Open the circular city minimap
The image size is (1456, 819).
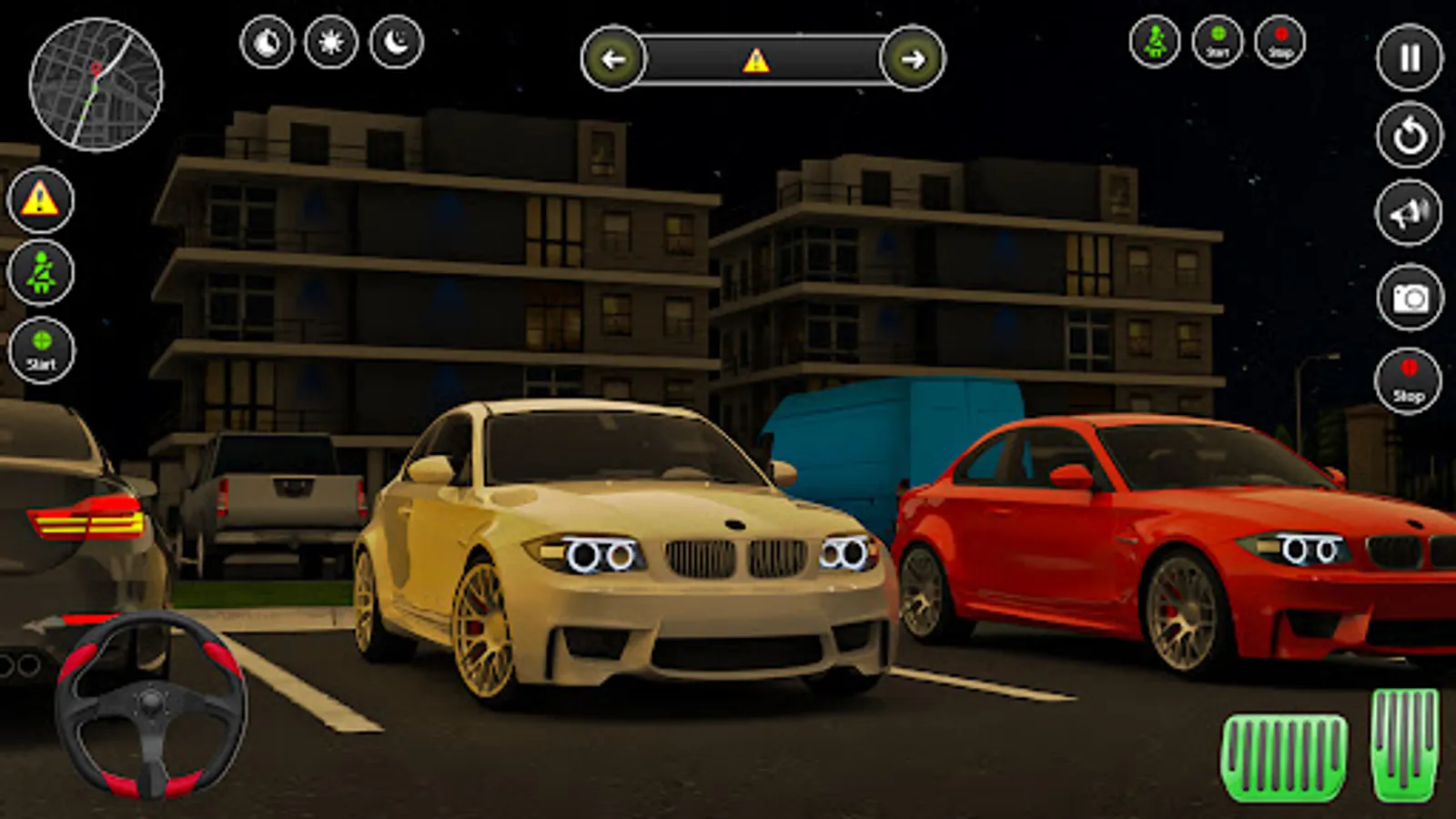[x=96, y=85]
